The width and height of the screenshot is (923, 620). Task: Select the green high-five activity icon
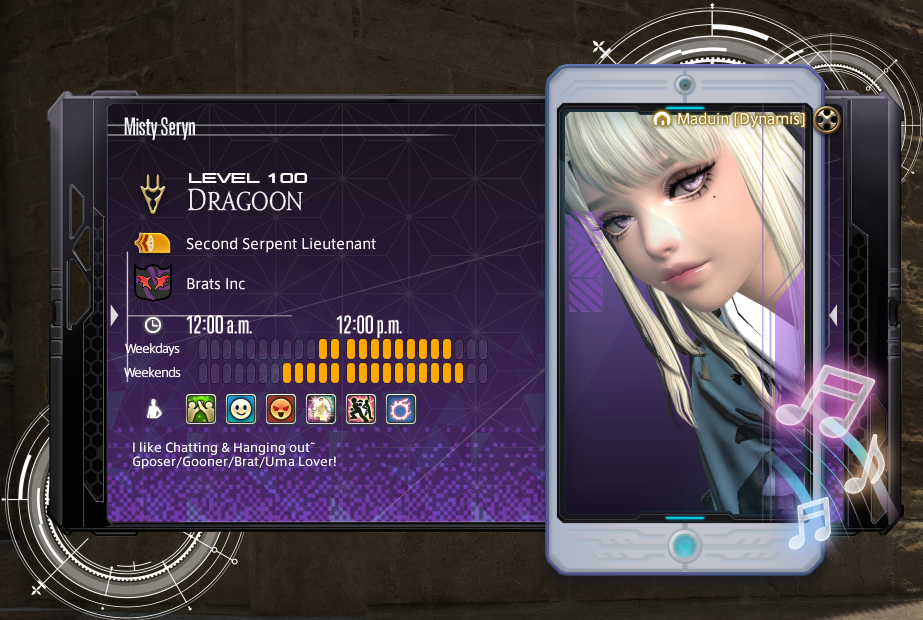[x=201, y=408]
